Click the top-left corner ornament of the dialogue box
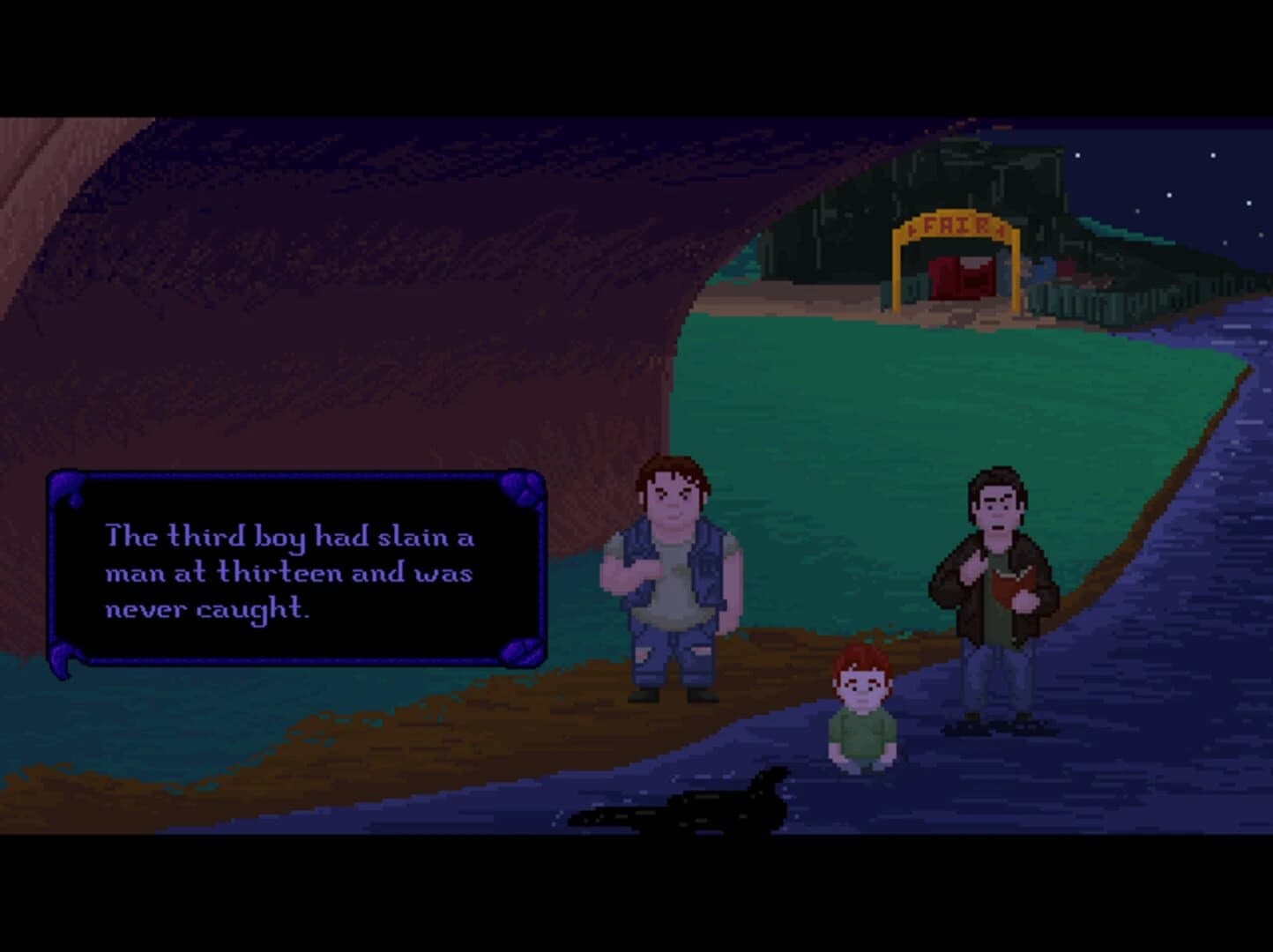The width and height of the screenshot is (1273, 952). point(66,485)
